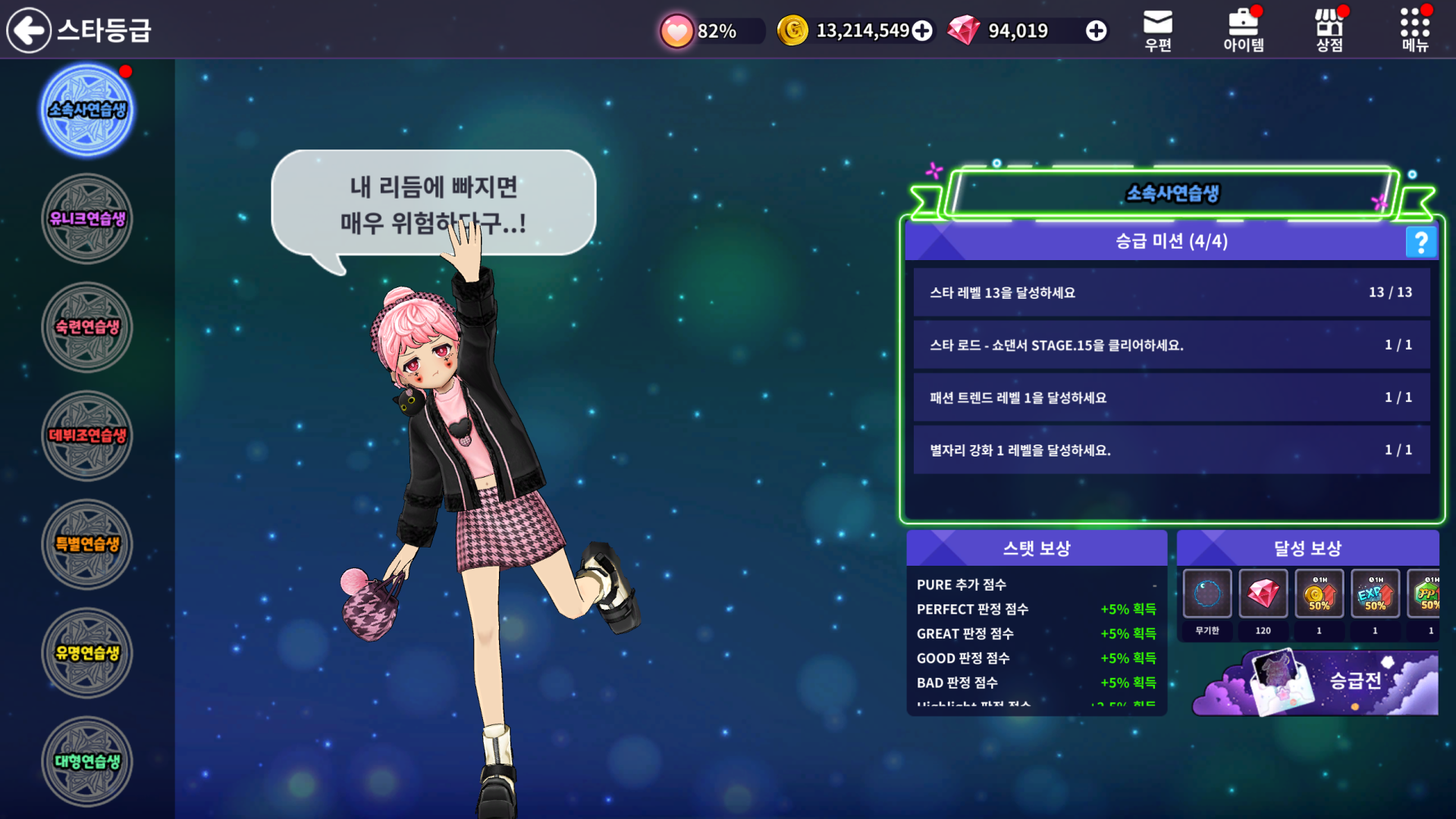The height and width of the screenshot is (819, 1456).
Task: Select the 유니크연습생 rank badge
Action: coord(87,219)
